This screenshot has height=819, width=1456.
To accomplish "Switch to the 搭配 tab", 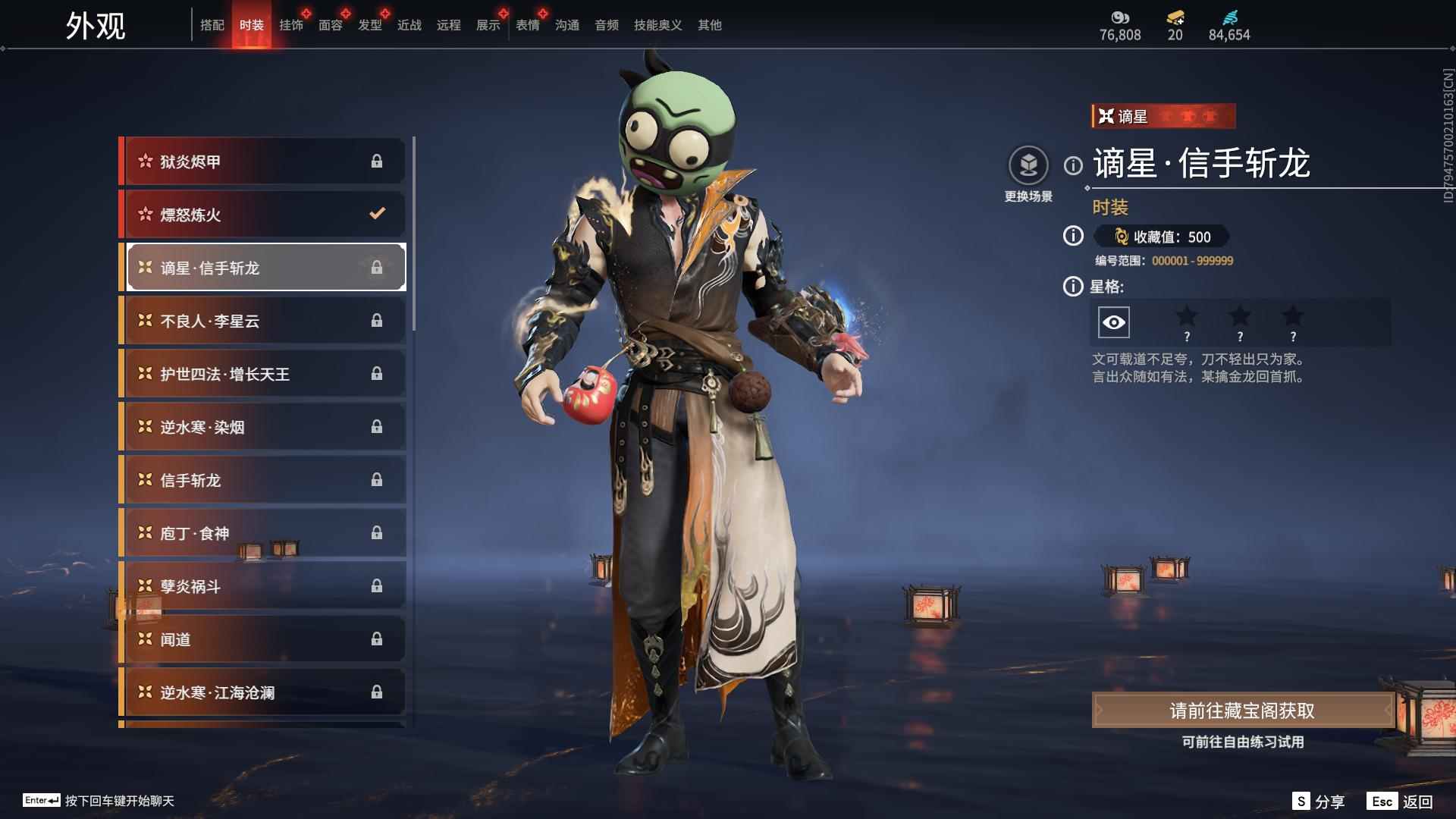I will (x=212, y=25).
